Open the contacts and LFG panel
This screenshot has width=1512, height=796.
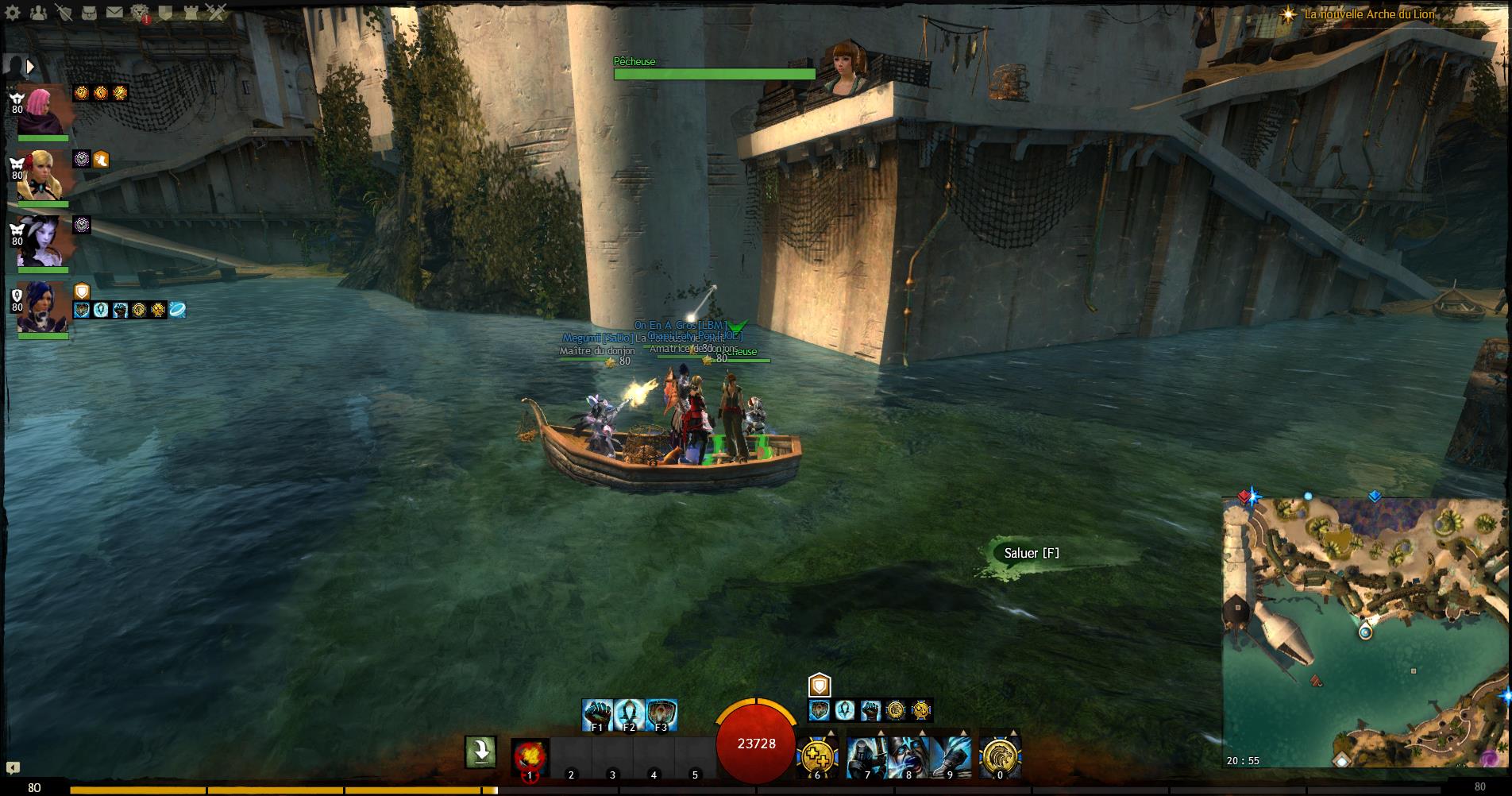pyautogui.click(x=38, y=12)
